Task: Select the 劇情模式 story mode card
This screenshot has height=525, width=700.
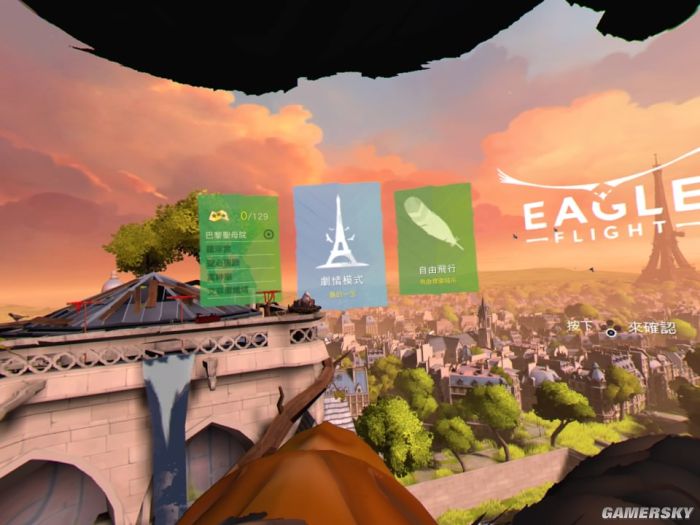Action: point(338,245)
